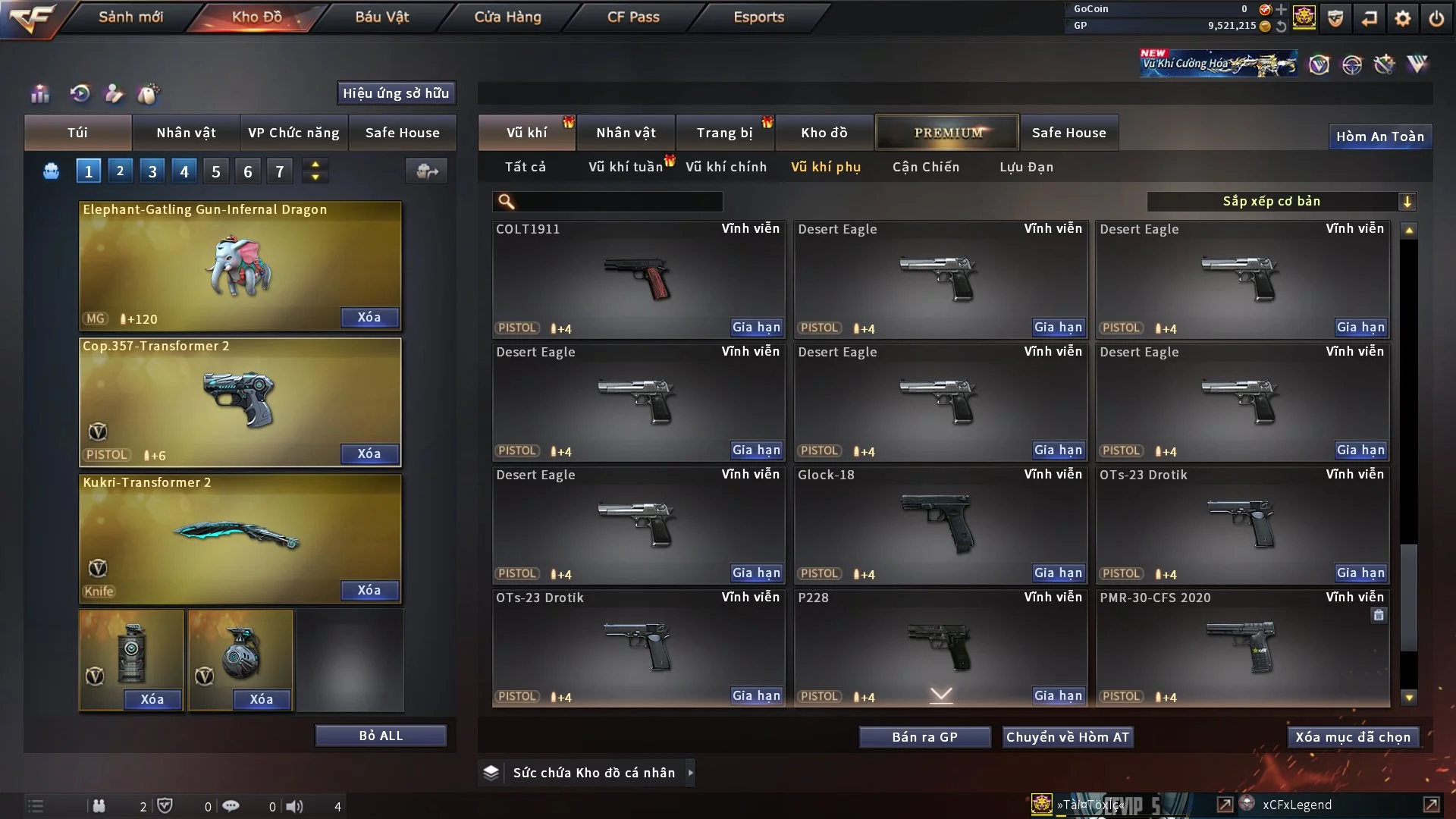Unequip everything with Bỏ ALL
Image resolution: width=1456 pixels, height=819 pixels.
(381, 736)
